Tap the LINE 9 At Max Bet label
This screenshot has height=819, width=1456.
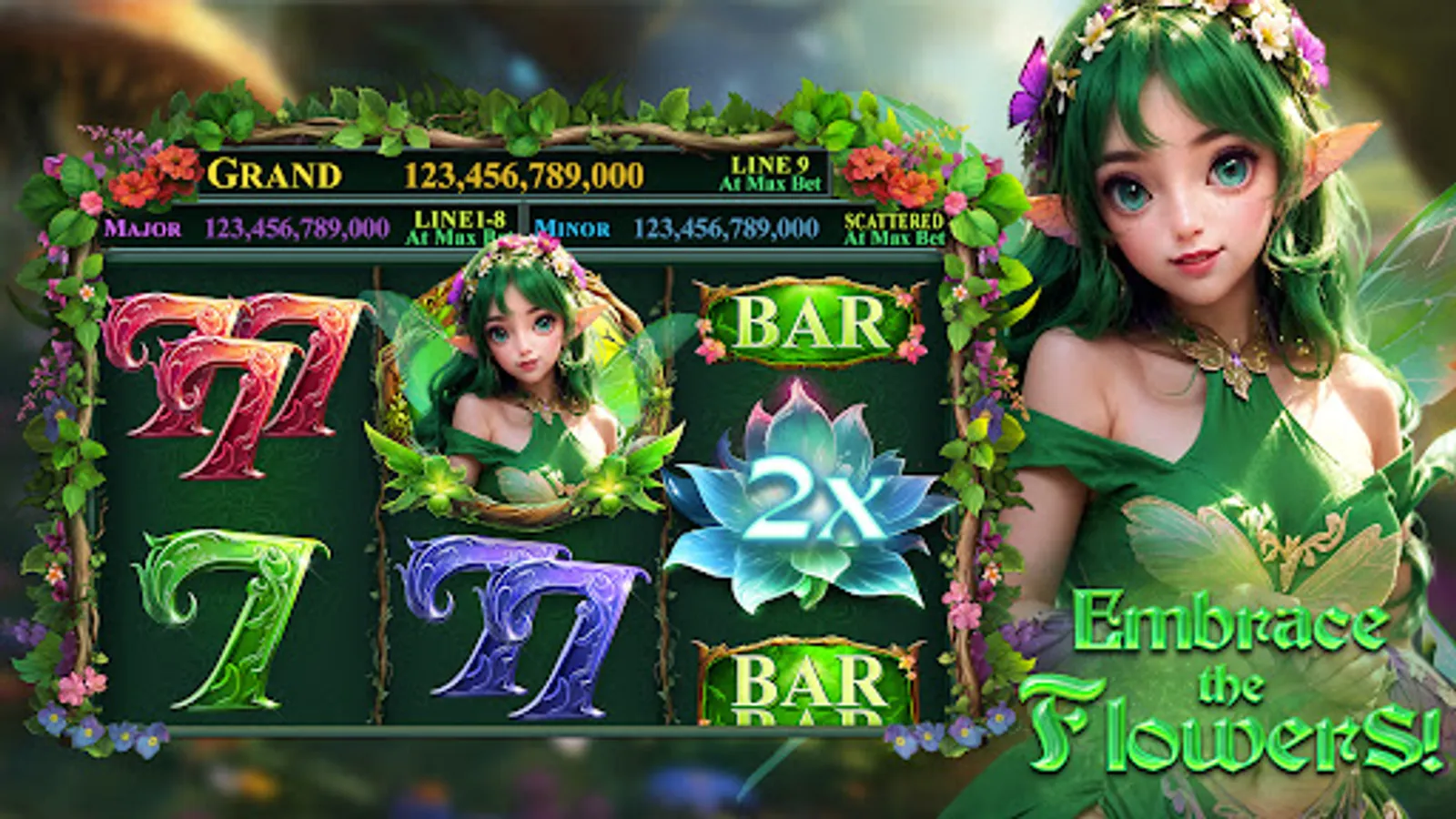[775, 175]
